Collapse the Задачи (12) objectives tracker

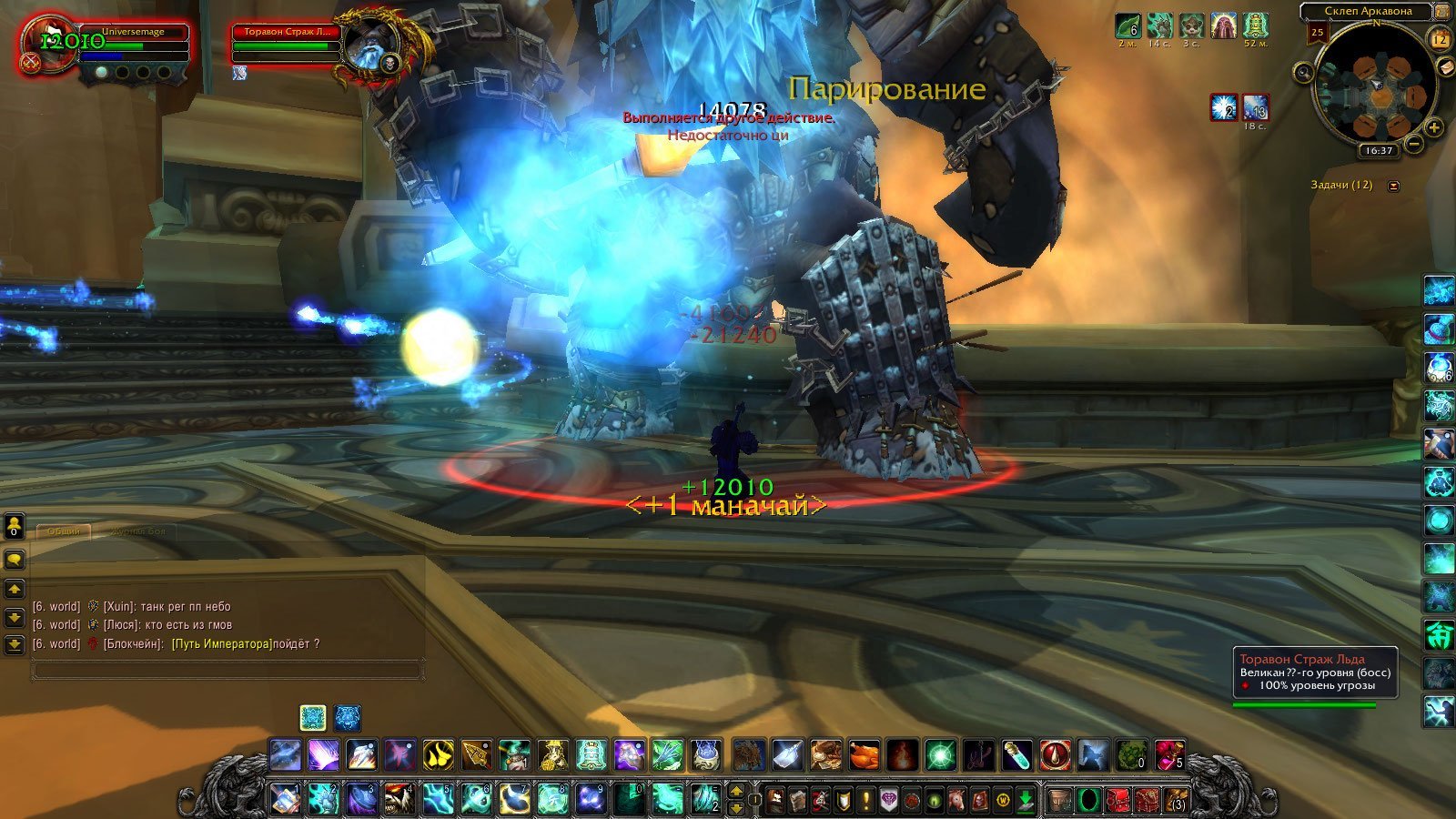1393,186
